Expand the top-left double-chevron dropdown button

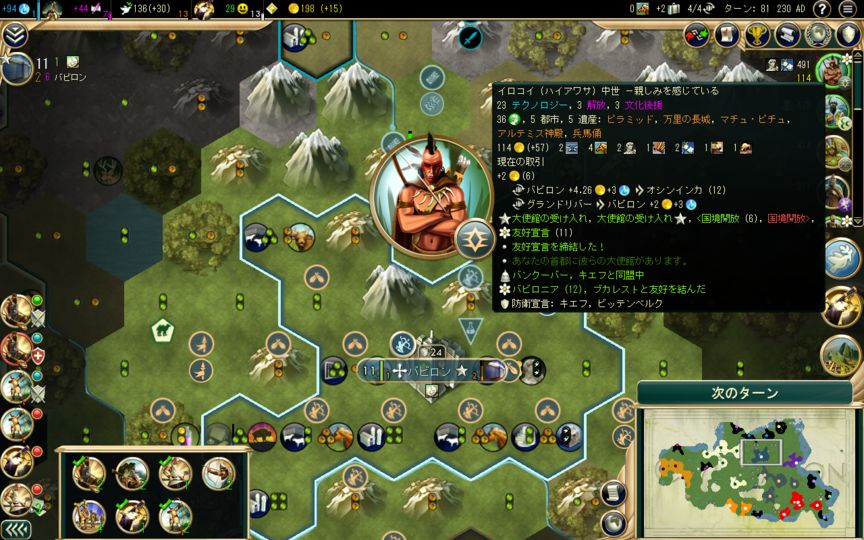click(14, 36)
